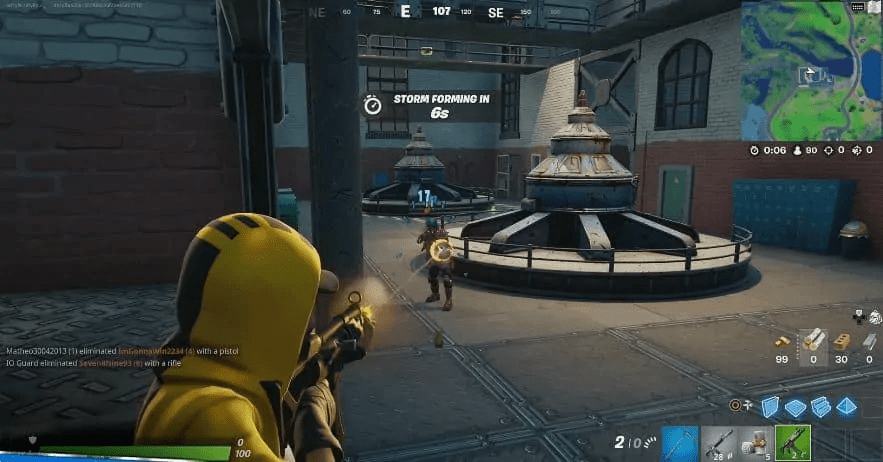Choose the floor building piece

pyautogui.click(x=795, y=406)
